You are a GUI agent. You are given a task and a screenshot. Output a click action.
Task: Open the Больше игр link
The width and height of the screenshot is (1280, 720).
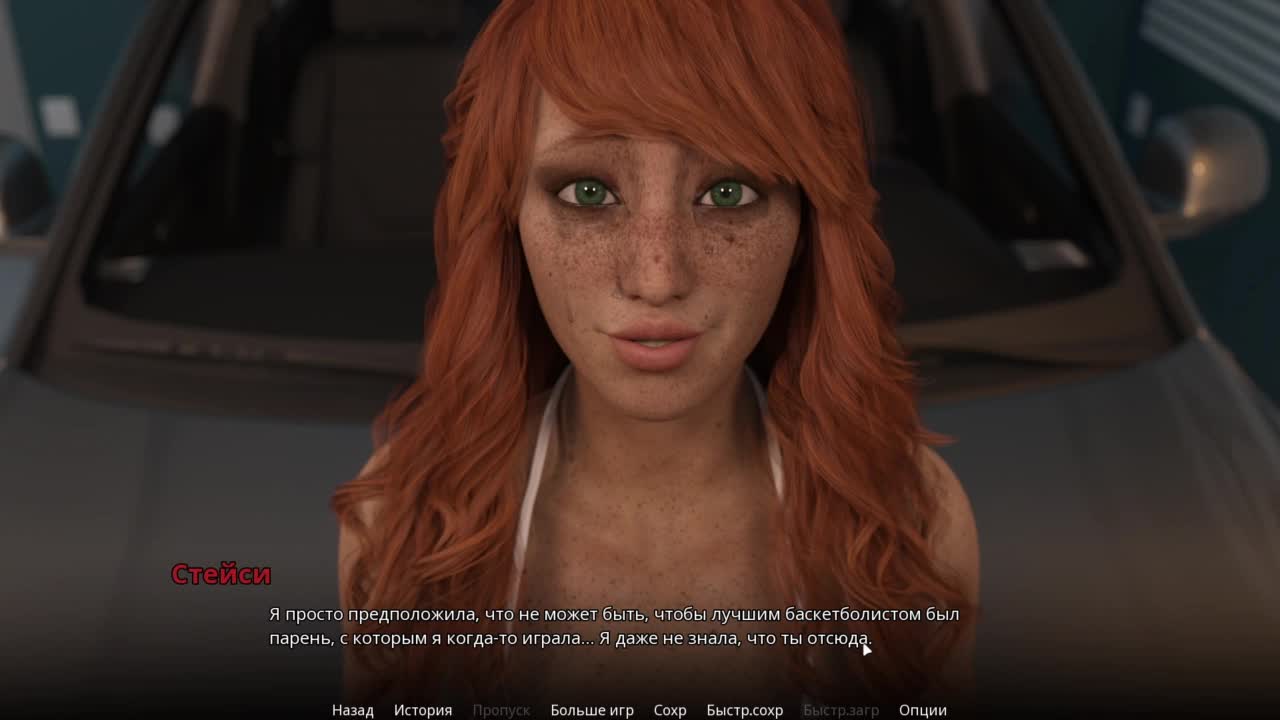click(x=591, y=710)
